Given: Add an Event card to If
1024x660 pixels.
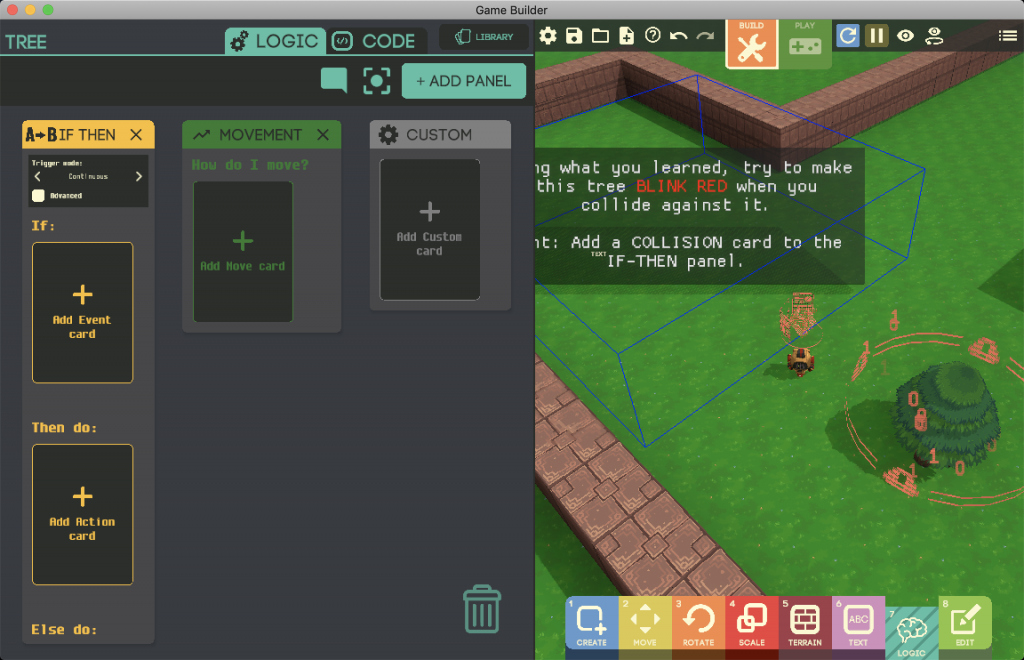Looking at the screenshot, I should coord(83,312).
